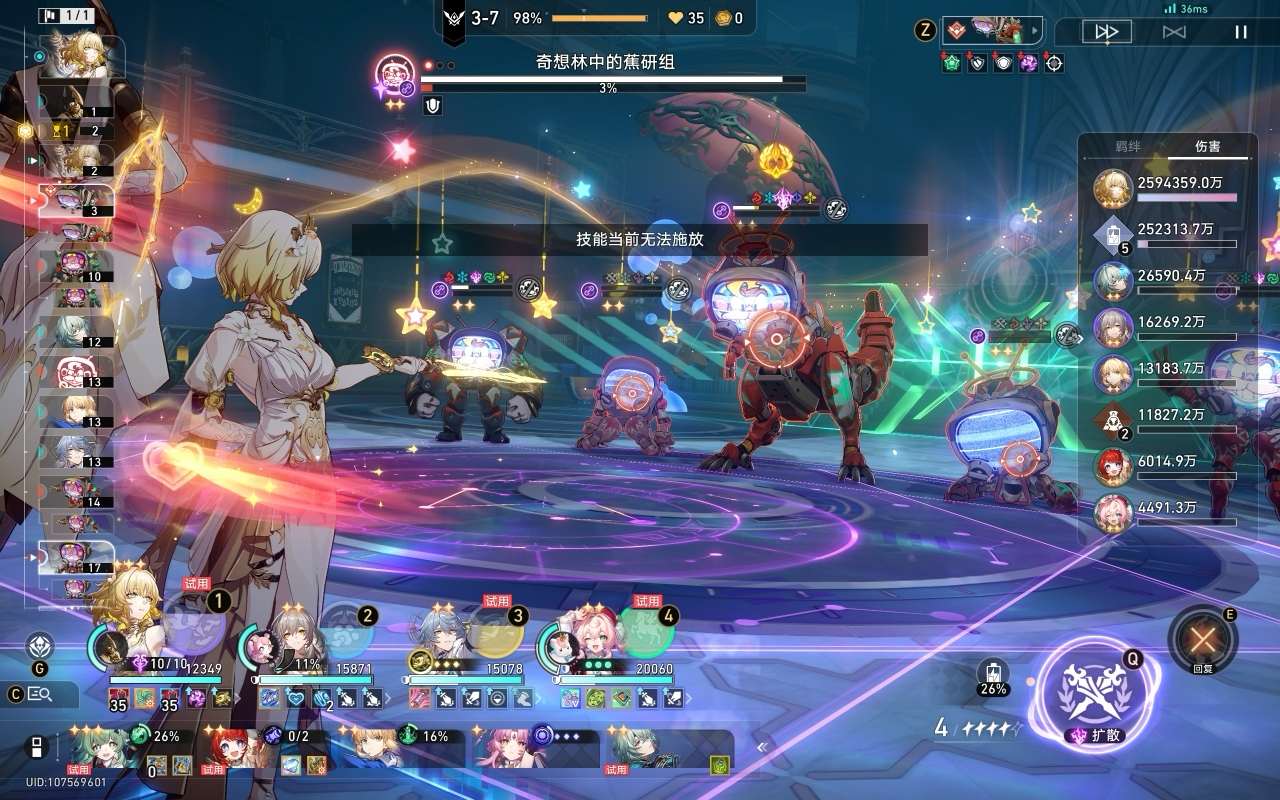Open the battle details magnifier button
Image resolution: width=1280 pixels, height=800 pixels.
click(x=40, y=694)
